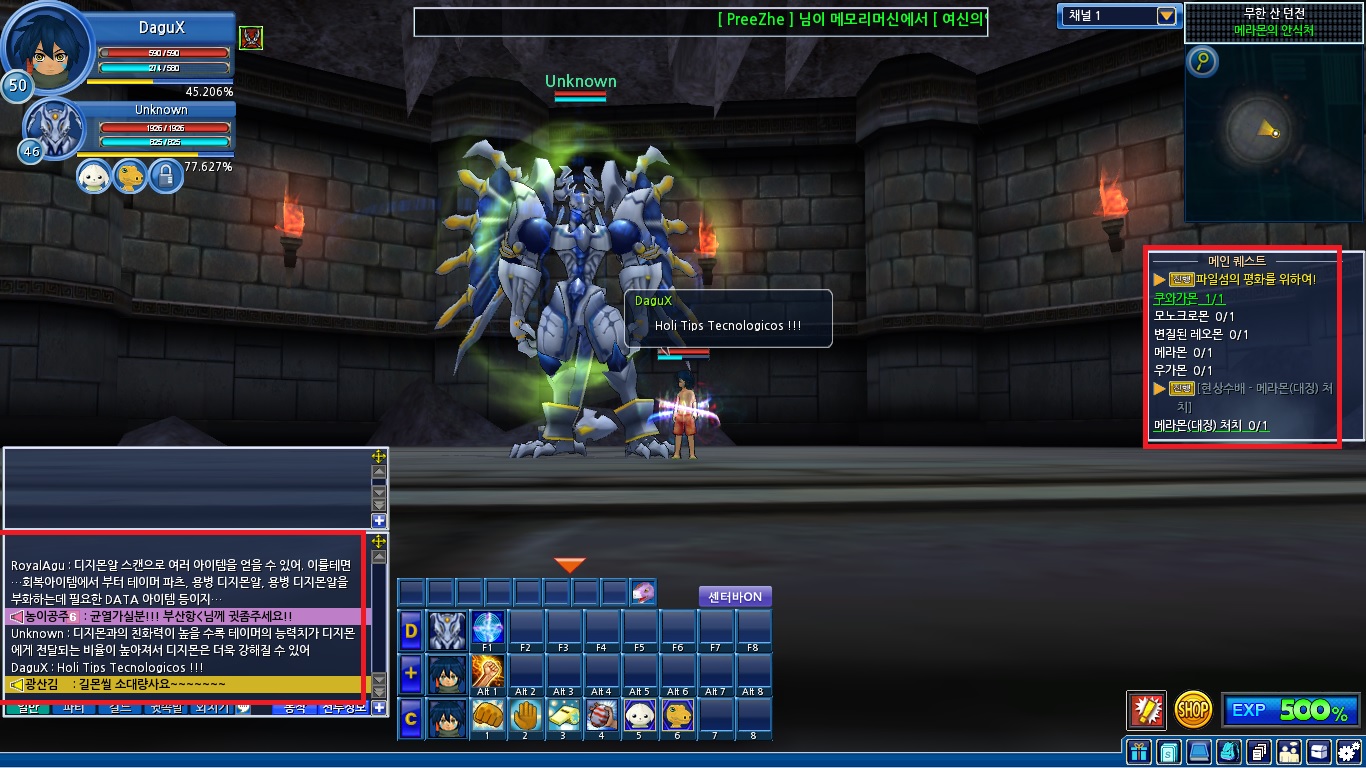This screenshot has width=1366, height=768.
Task: Click the magnifying glass minimap button
Action: [1202, 63]
